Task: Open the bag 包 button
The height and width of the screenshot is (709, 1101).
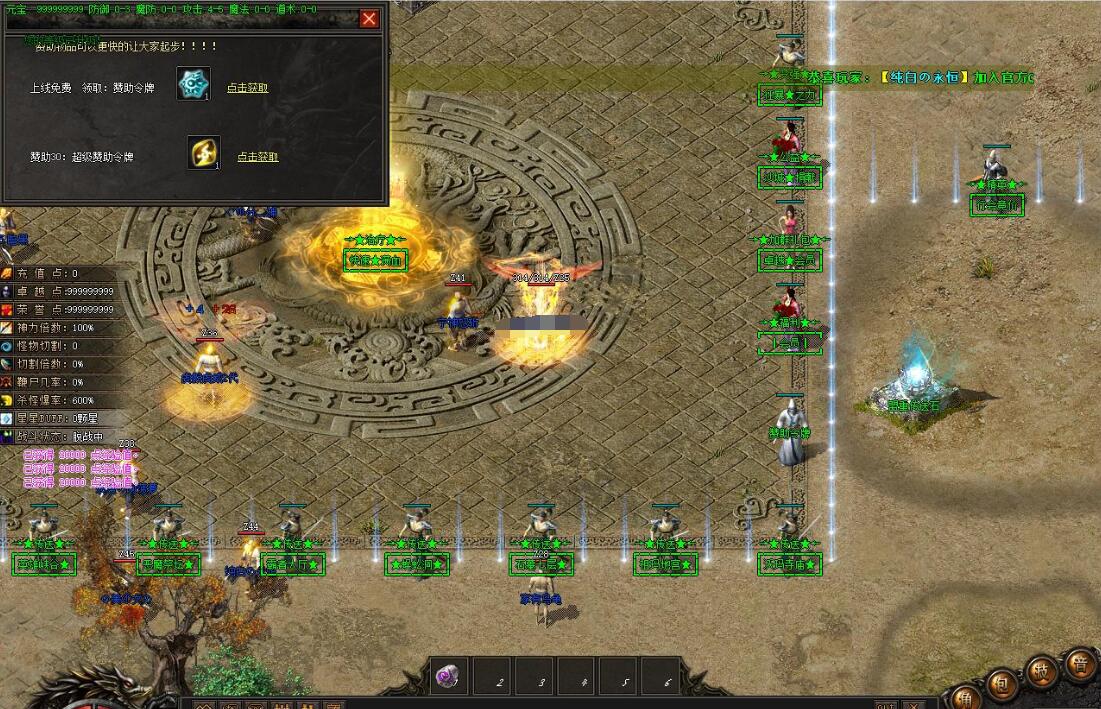Action: 1003,686
